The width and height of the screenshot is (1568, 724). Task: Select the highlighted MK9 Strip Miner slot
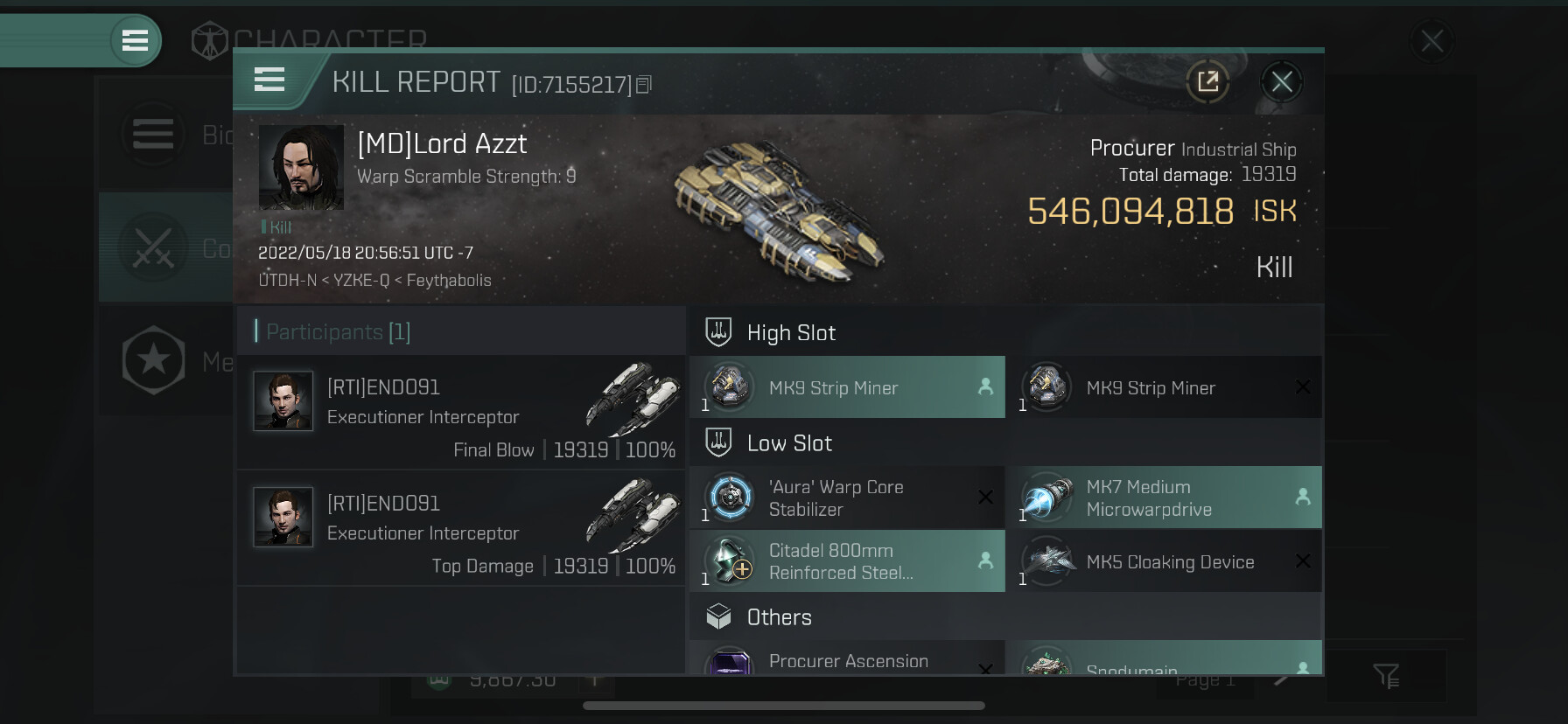pyautogui.click(x=847, y=387)
